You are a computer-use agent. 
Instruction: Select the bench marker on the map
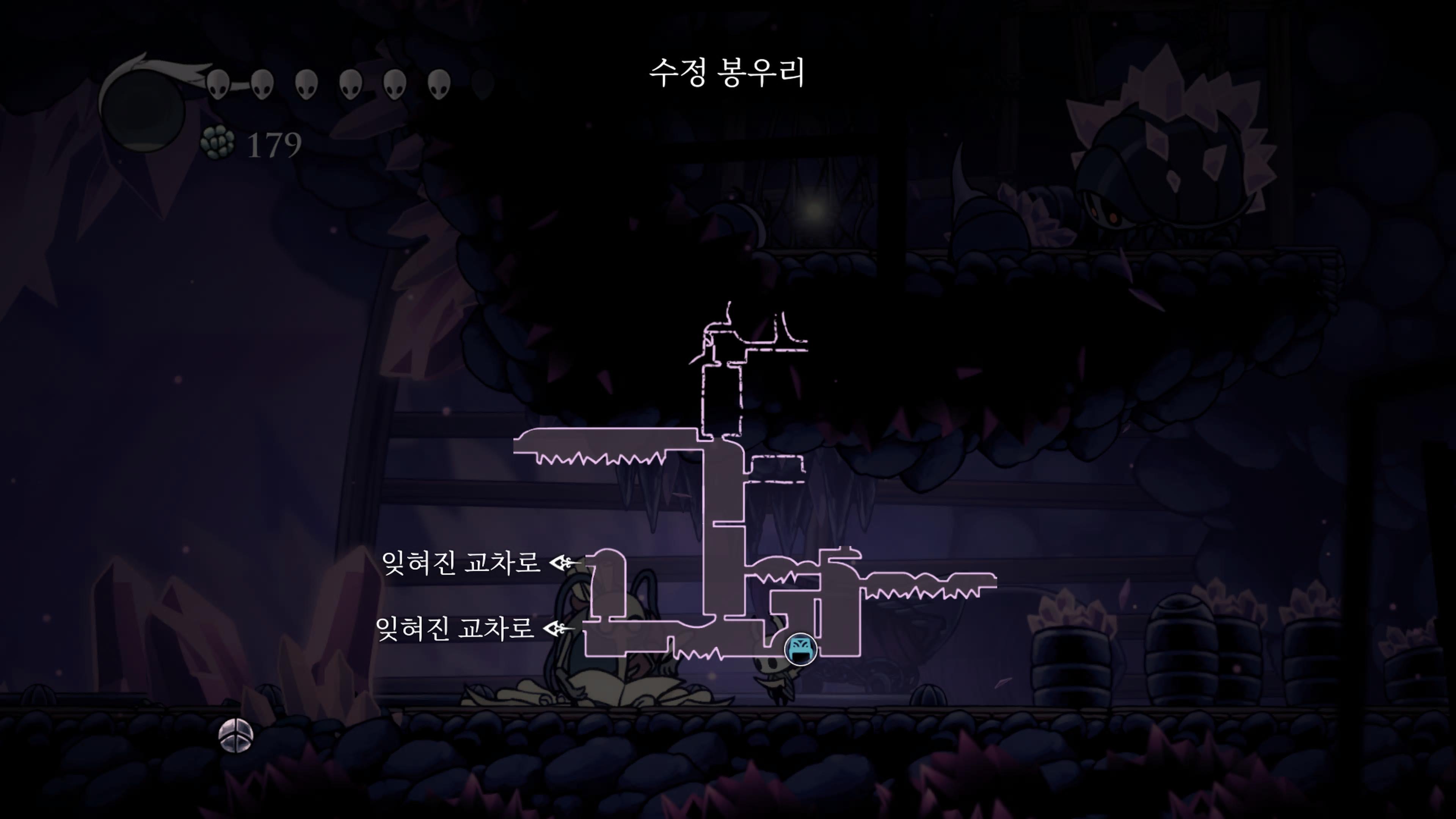click(x=800, y=649)
